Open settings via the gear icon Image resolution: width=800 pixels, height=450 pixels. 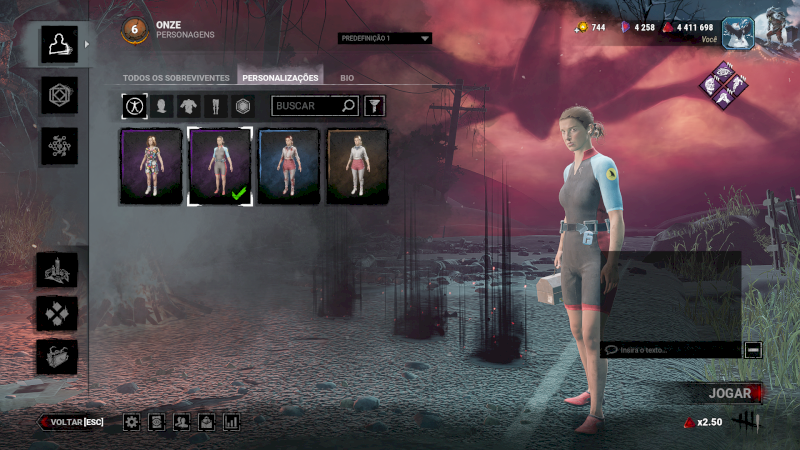(x=131, y=422)
